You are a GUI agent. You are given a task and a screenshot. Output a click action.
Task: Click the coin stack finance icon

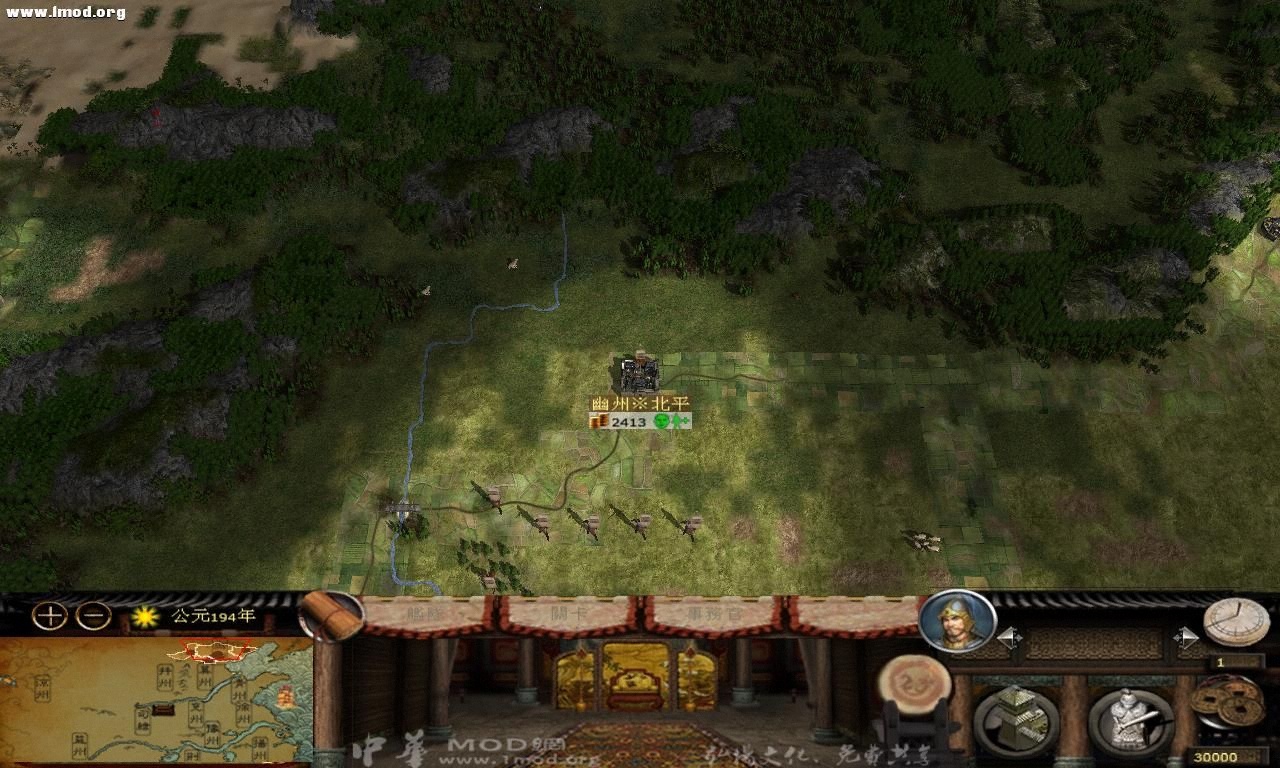[1227, 700]
